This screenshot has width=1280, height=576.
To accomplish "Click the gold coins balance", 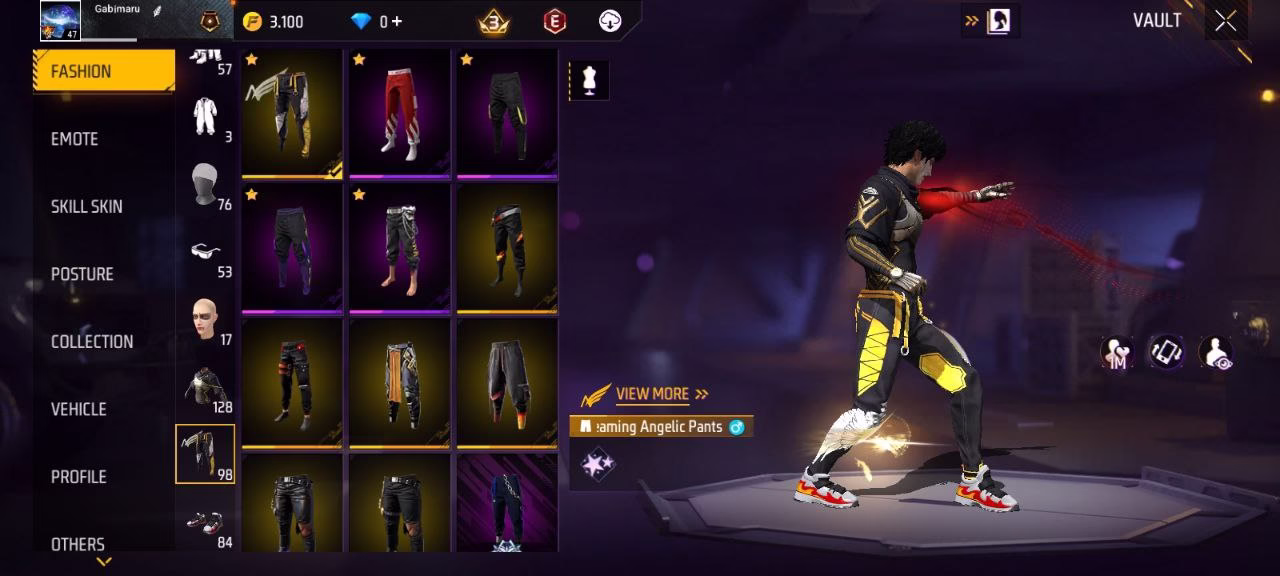I will (273, 22).
